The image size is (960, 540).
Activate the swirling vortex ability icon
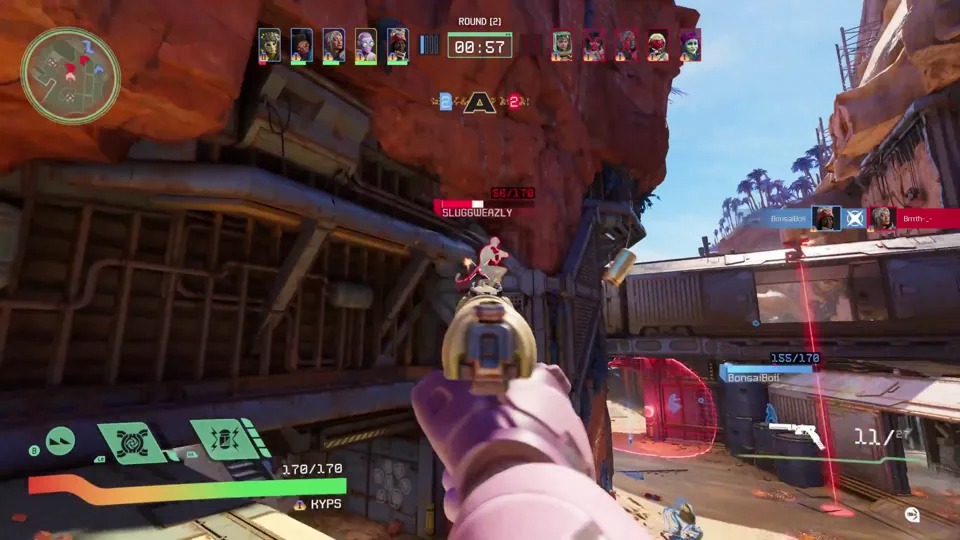(131, 442)
